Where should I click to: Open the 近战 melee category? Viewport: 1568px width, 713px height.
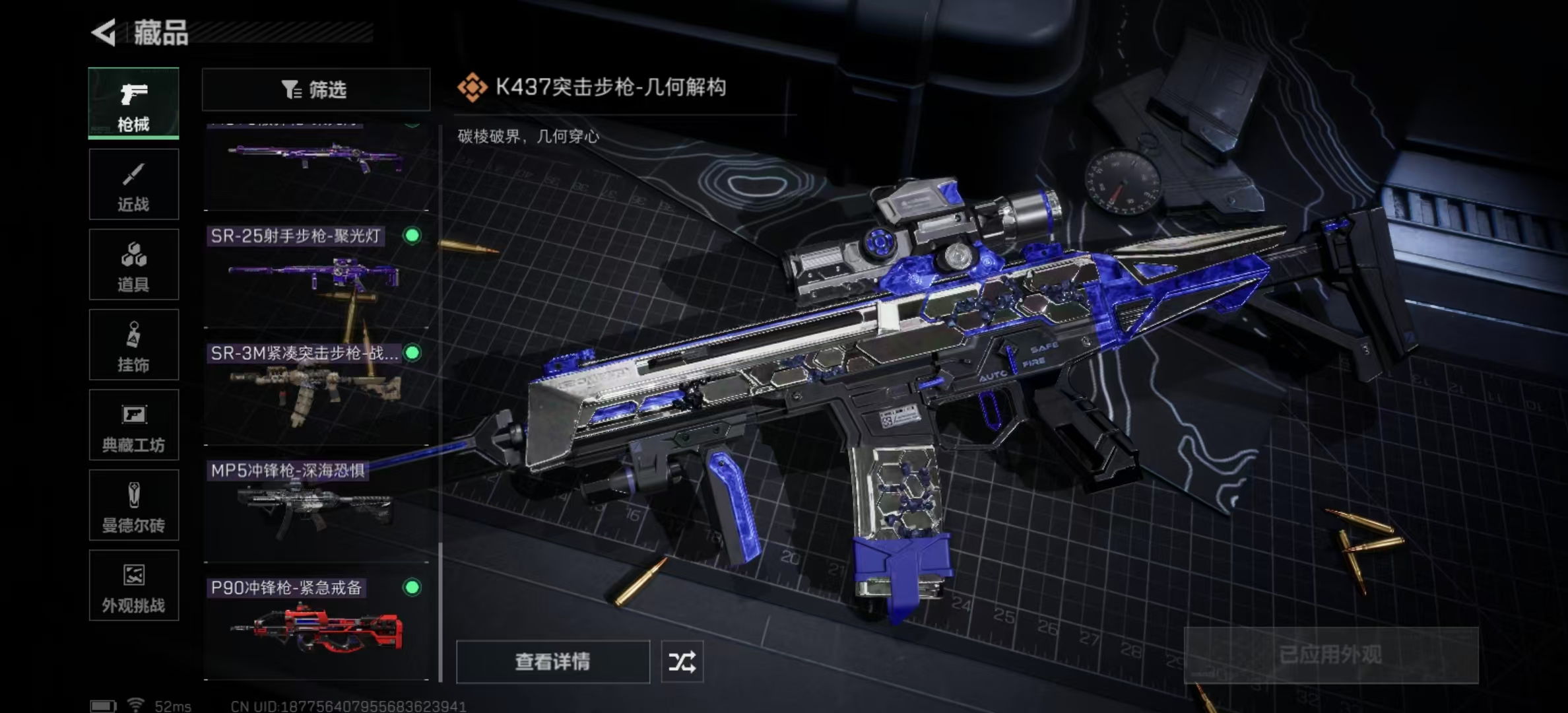[133, 184]
